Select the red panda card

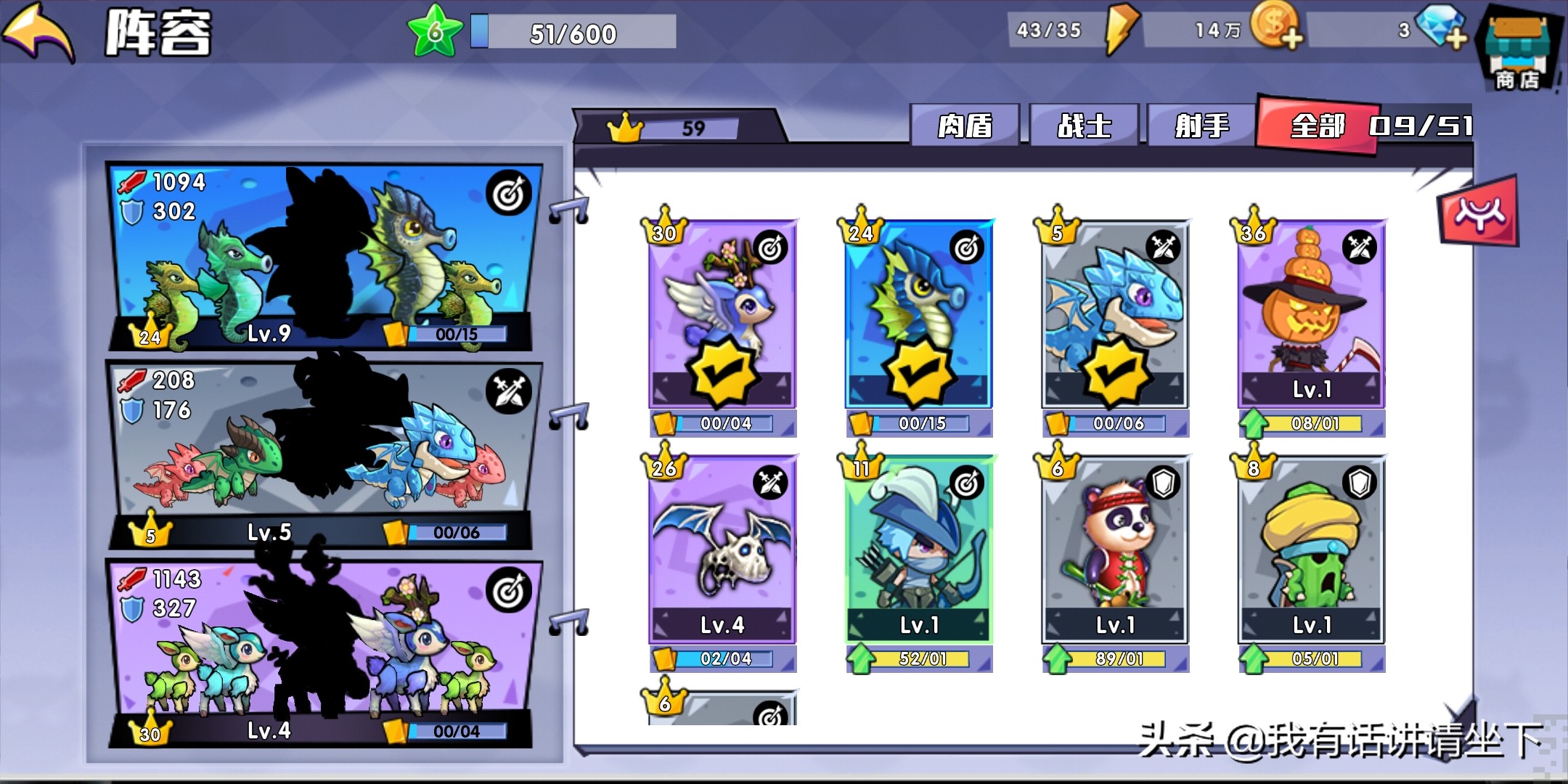click(x=1115, y=550)
